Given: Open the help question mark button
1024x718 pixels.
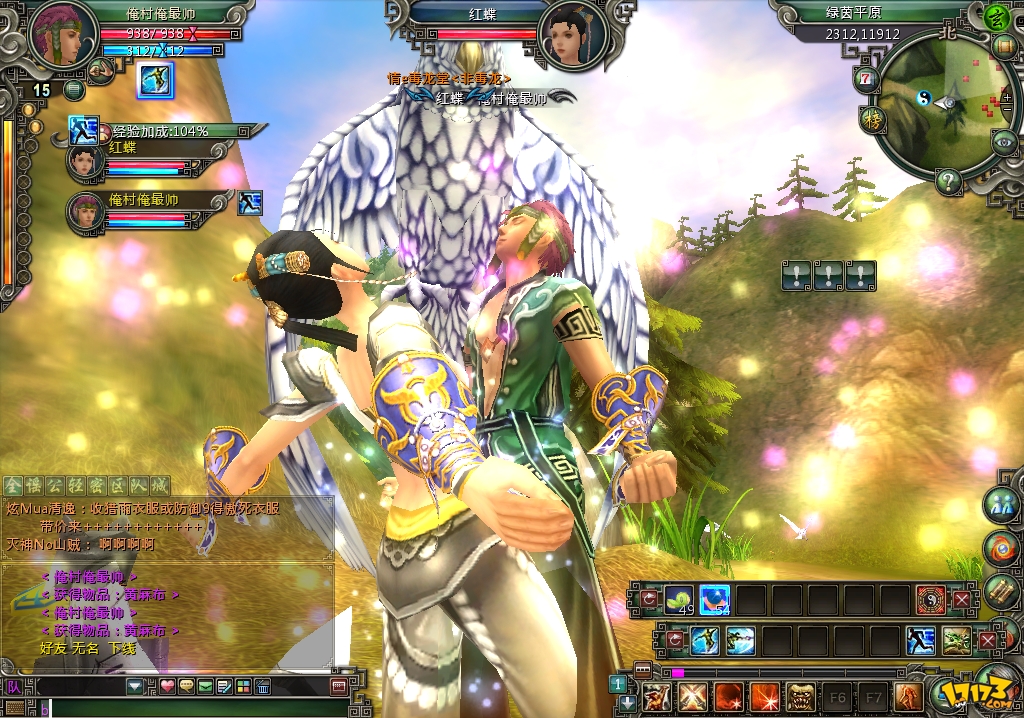Looking at the screenshot, I should 947,181.
